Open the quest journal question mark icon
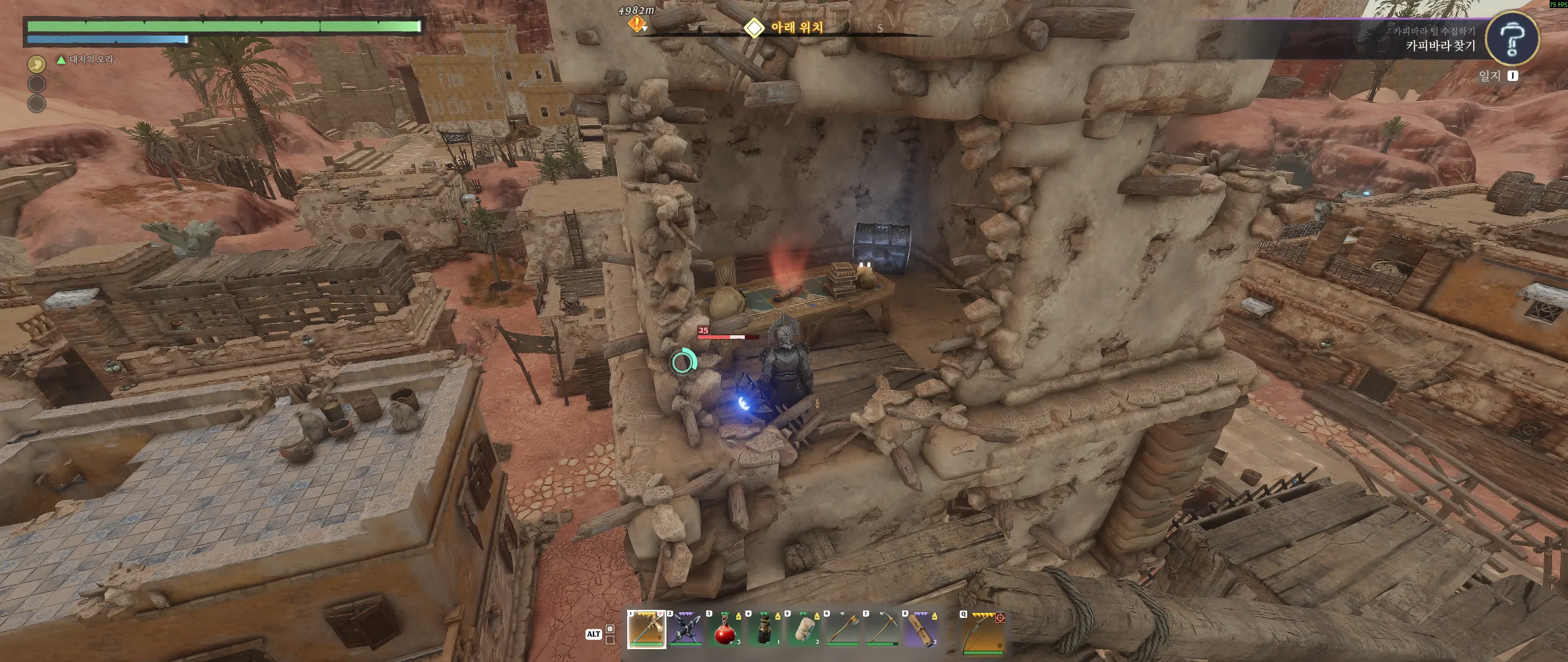1568x662 pixels. tap(1512, 39)
